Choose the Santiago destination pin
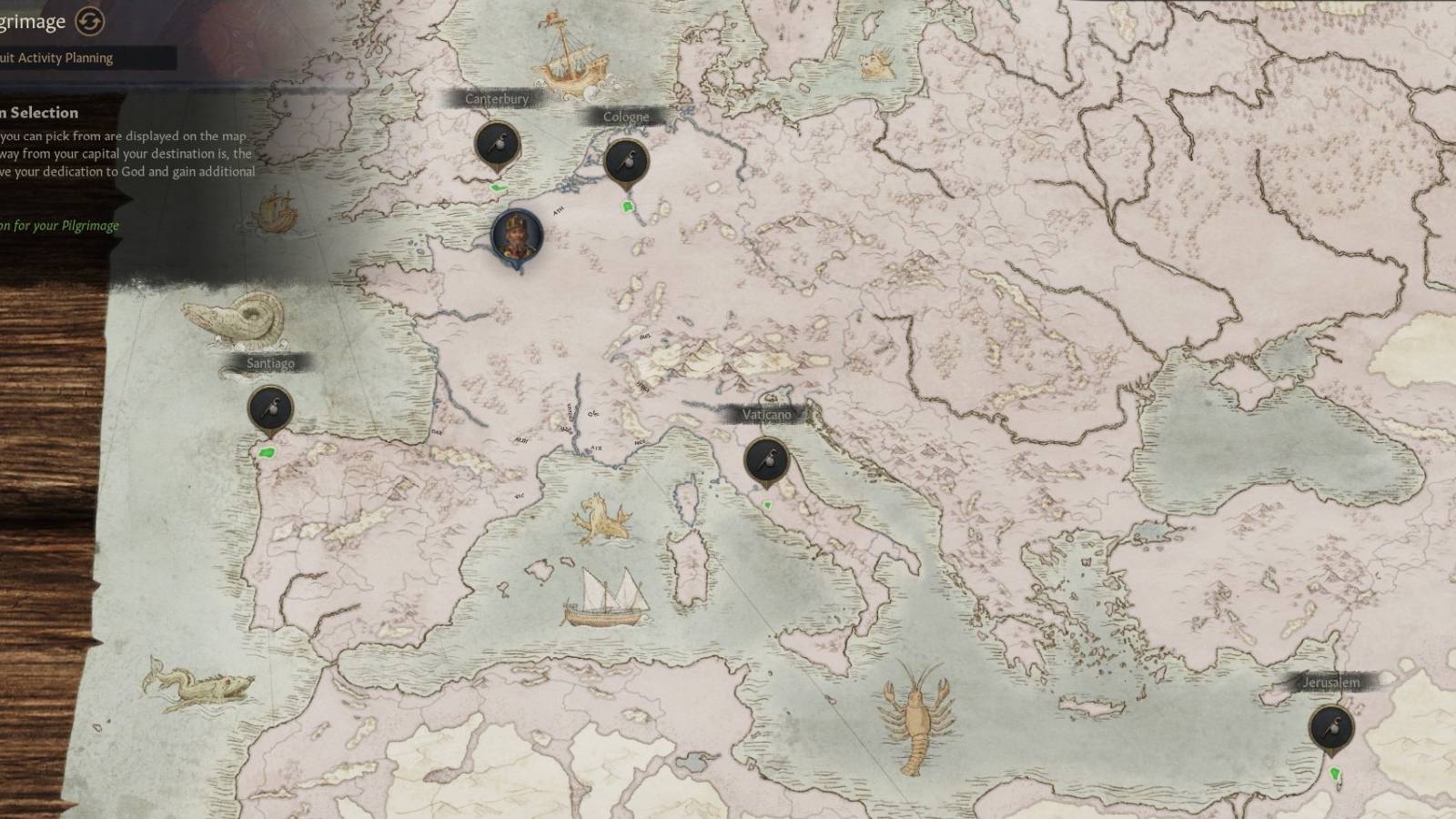This screenshot has width=1456, height=819. point(270,407)
